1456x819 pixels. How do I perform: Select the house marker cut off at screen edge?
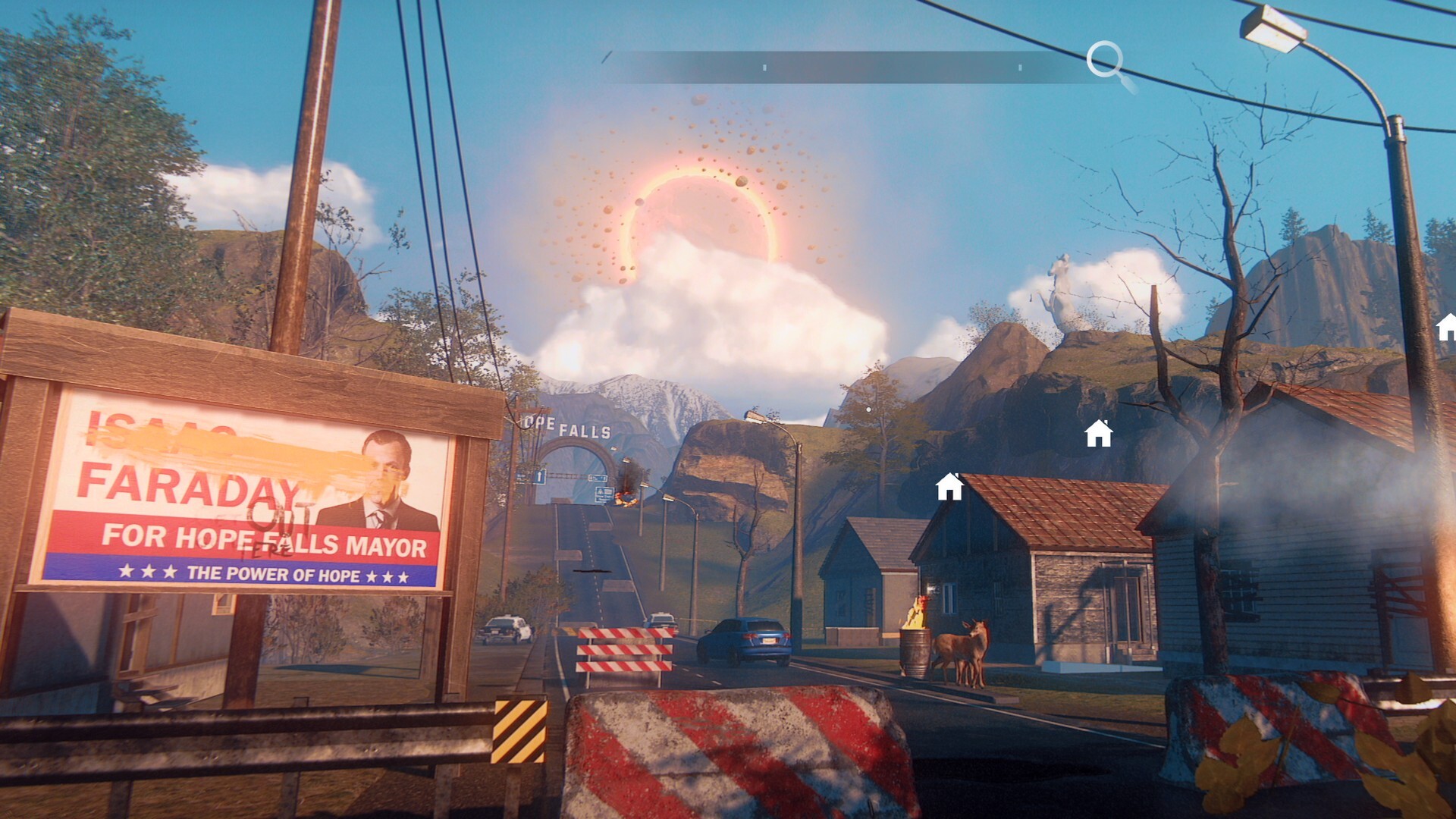pos(1447,327)
